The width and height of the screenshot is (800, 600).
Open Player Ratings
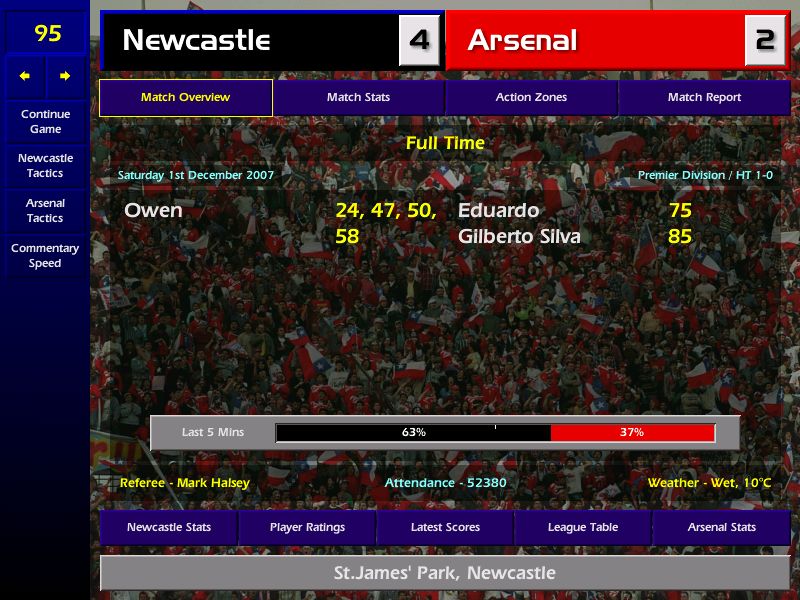(307, 527)
